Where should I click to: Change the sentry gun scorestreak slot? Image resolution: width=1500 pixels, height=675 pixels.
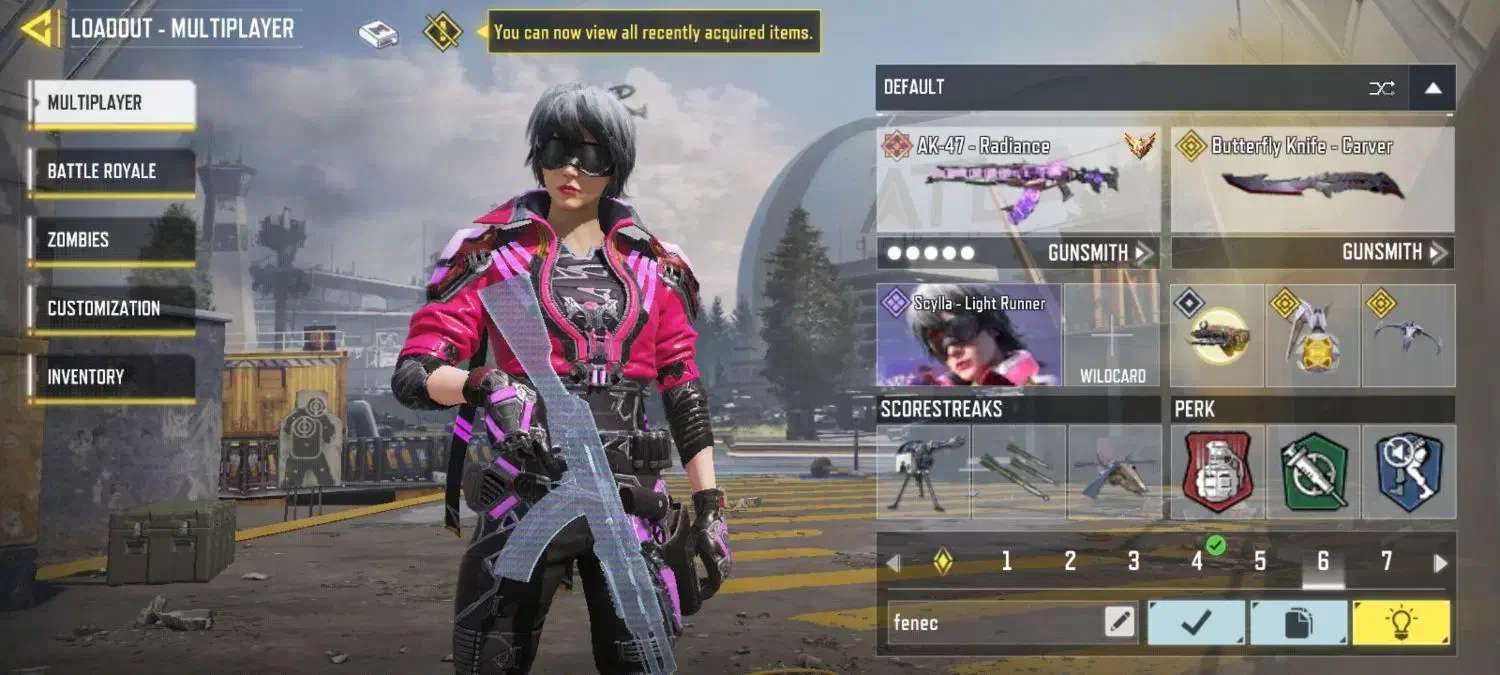coord(922,472)
